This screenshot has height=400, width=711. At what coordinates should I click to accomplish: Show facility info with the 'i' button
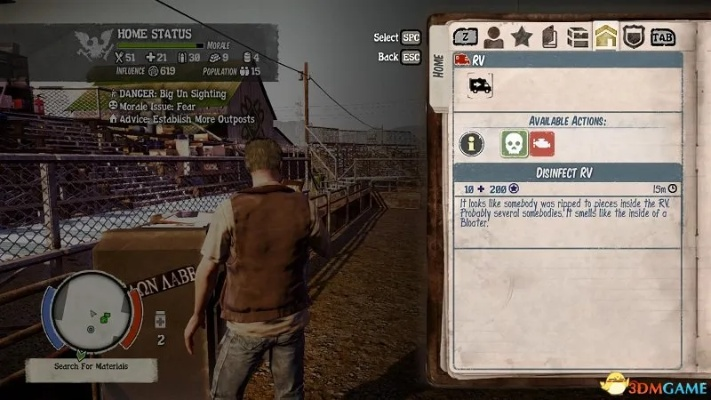coord(471,143)
